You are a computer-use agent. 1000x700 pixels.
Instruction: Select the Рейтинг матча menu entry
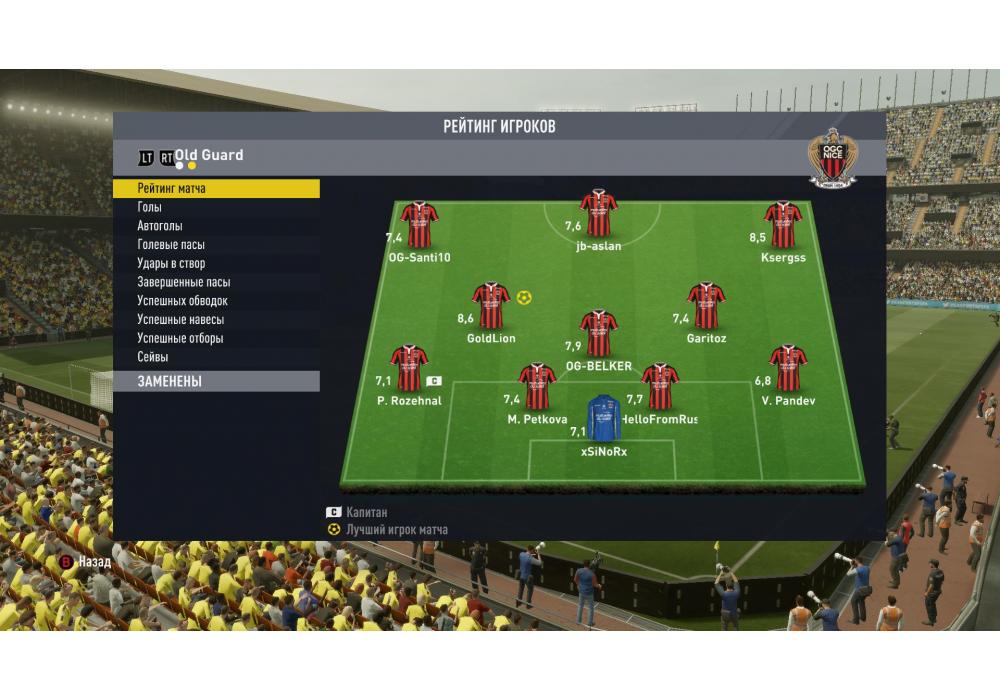216,188
